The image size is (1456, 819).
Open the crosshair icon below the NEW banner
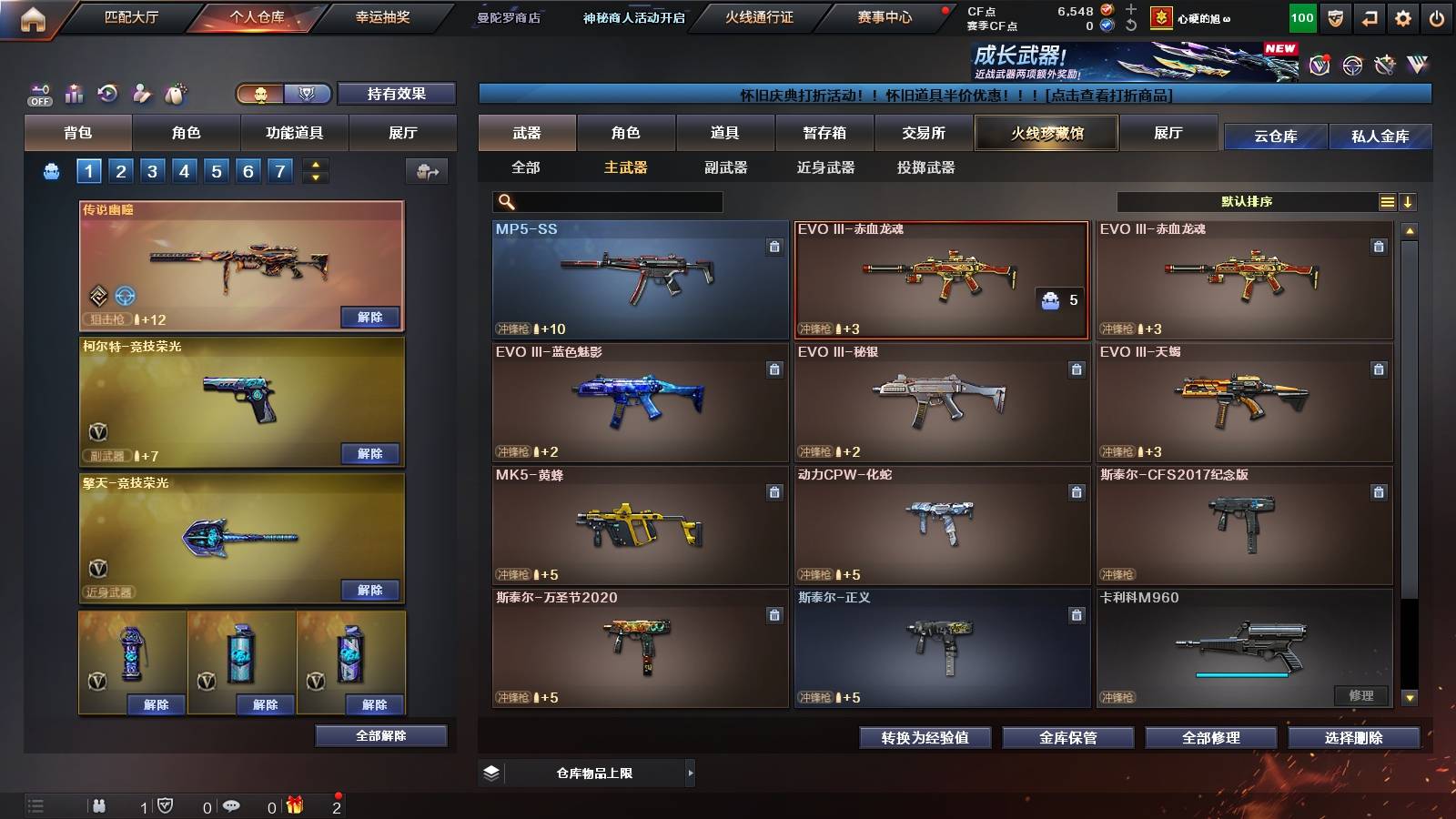tap(1352, 66)
